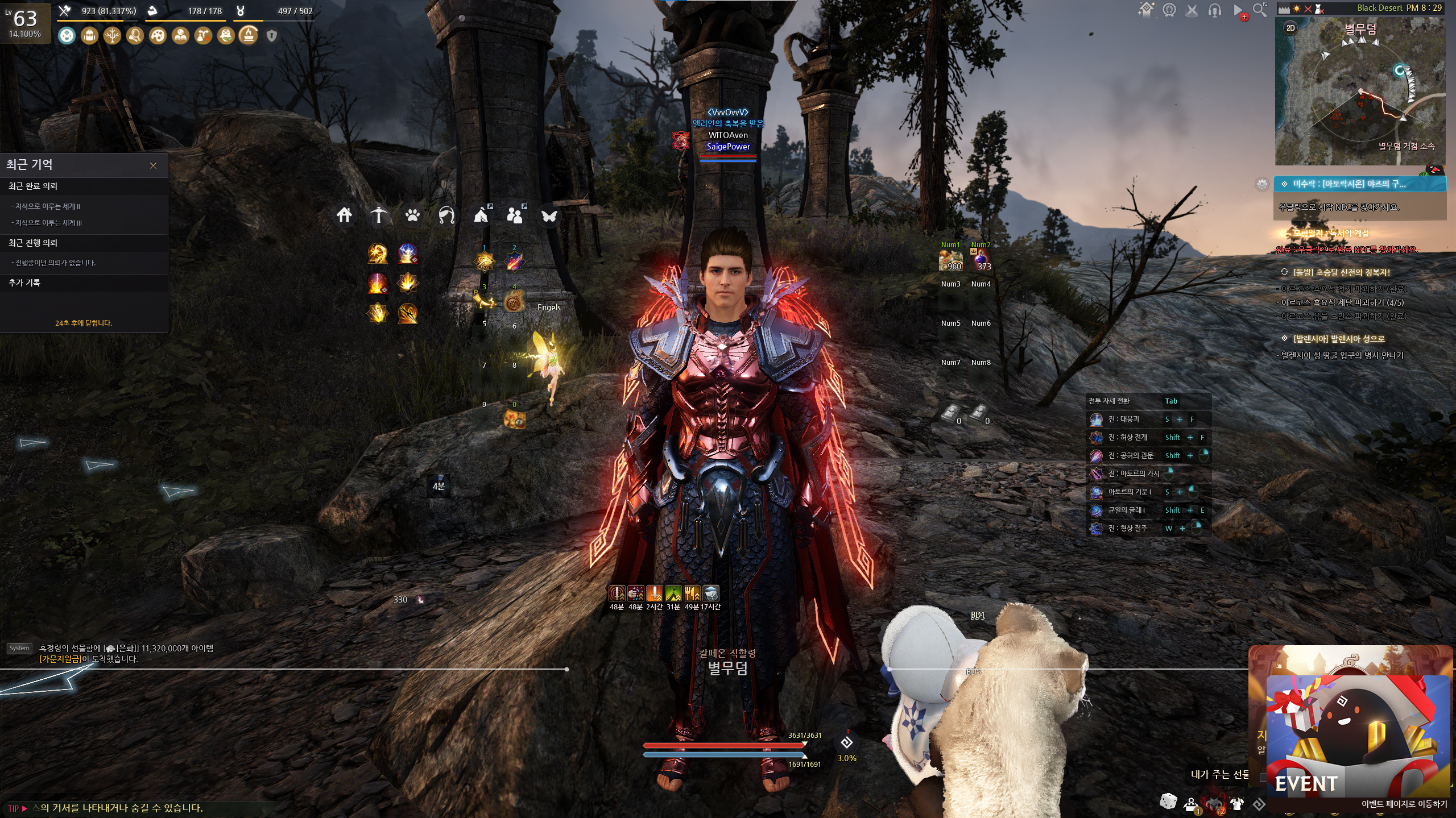1456x818 pixels.
Task: Click the house icon in the shortcut row
Action: (344, 215)
